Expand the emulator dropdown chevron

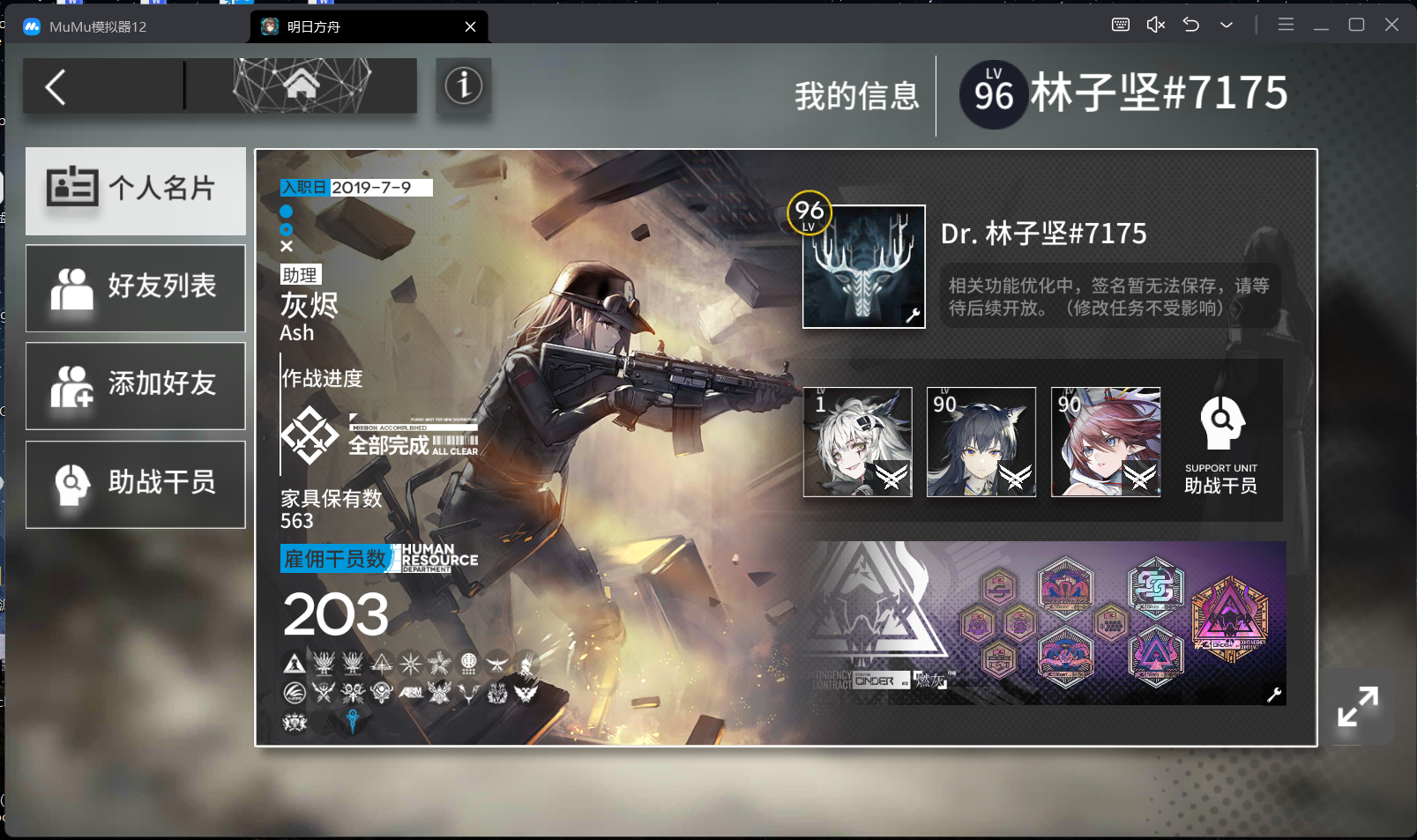click(x=1226, y=25)
